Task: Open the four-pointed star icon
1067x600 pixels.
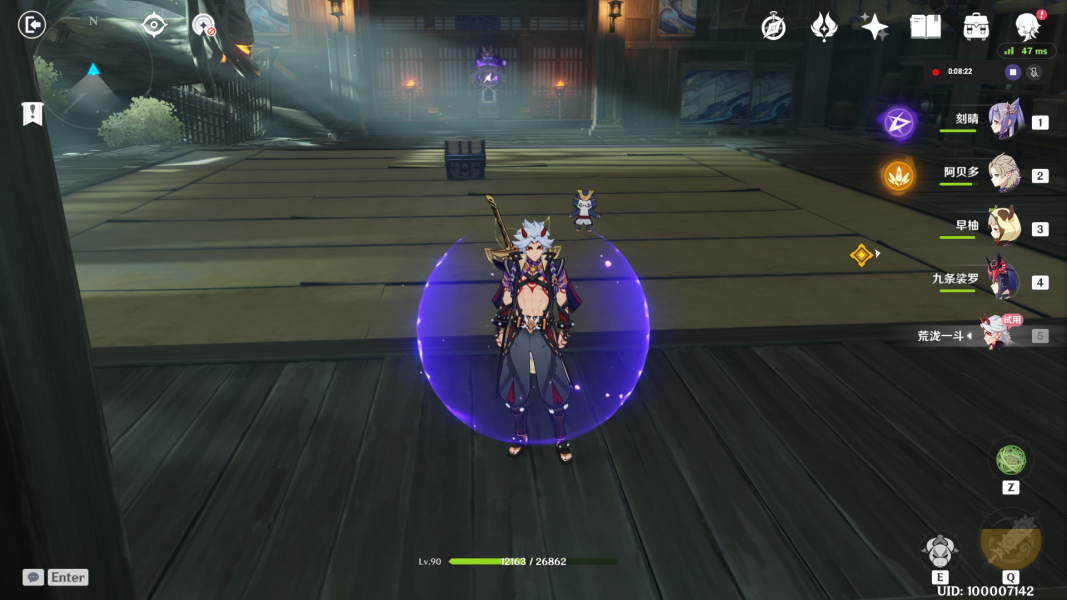Action: click(x=874, y=27)
